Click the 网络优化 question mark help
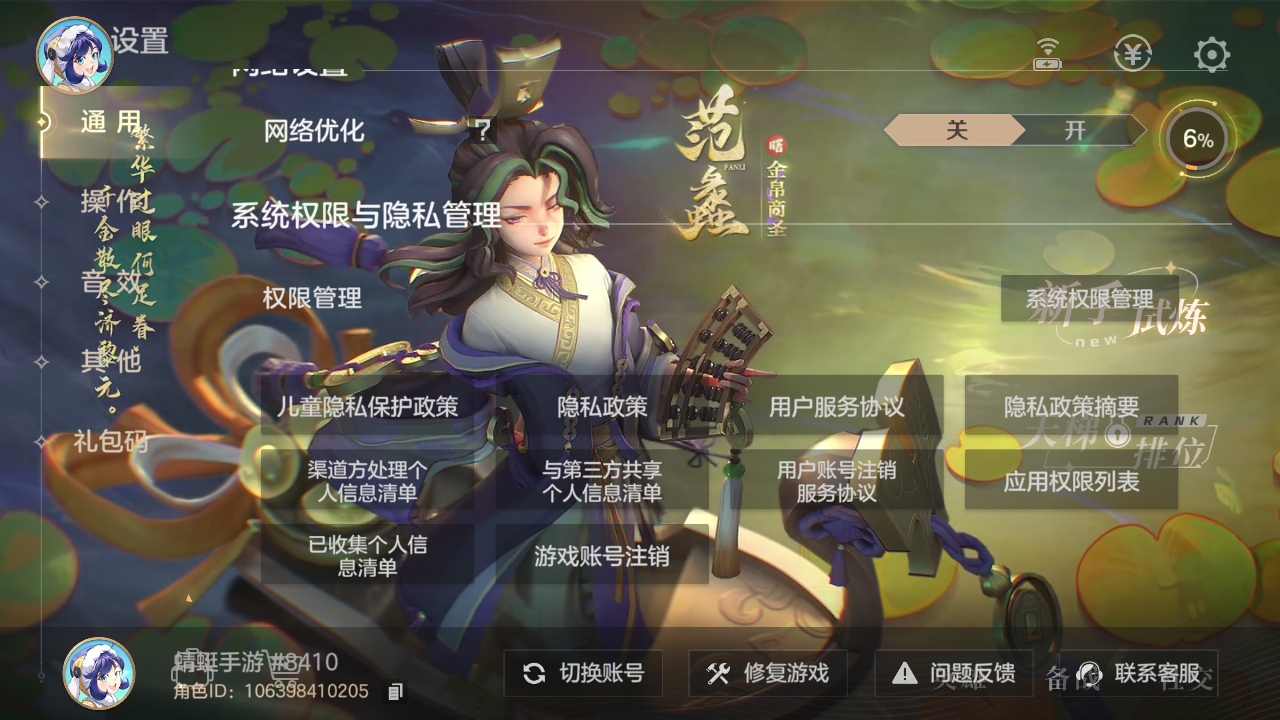Viewport: 1280px width, 720px height. coord(483,130)
